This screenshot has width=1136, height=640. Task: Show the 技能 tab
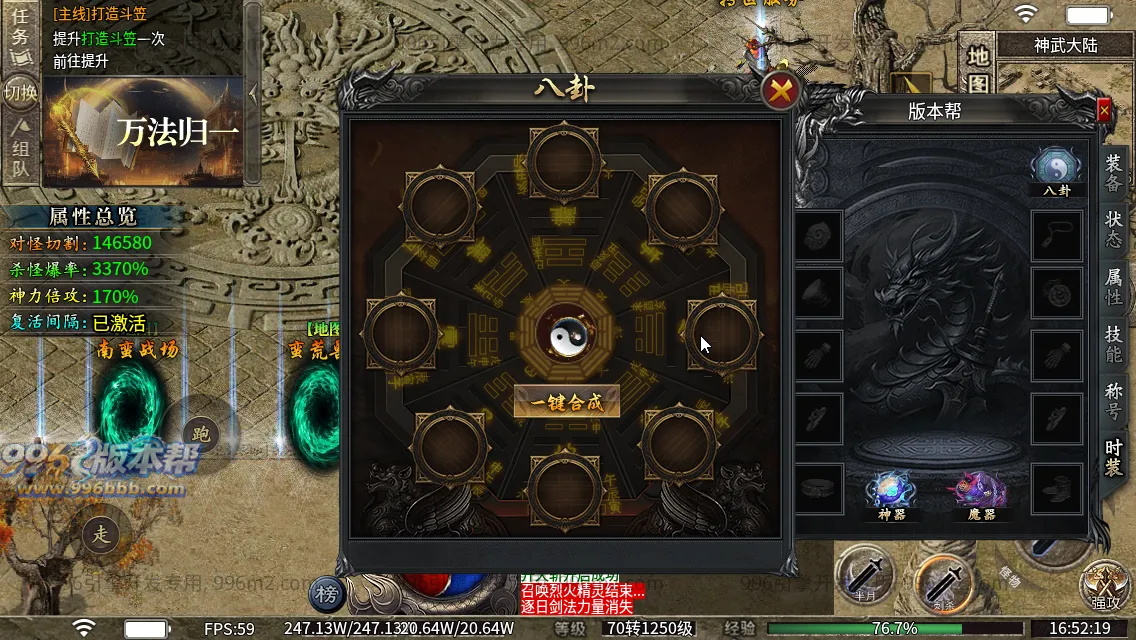click(1113, 344)
